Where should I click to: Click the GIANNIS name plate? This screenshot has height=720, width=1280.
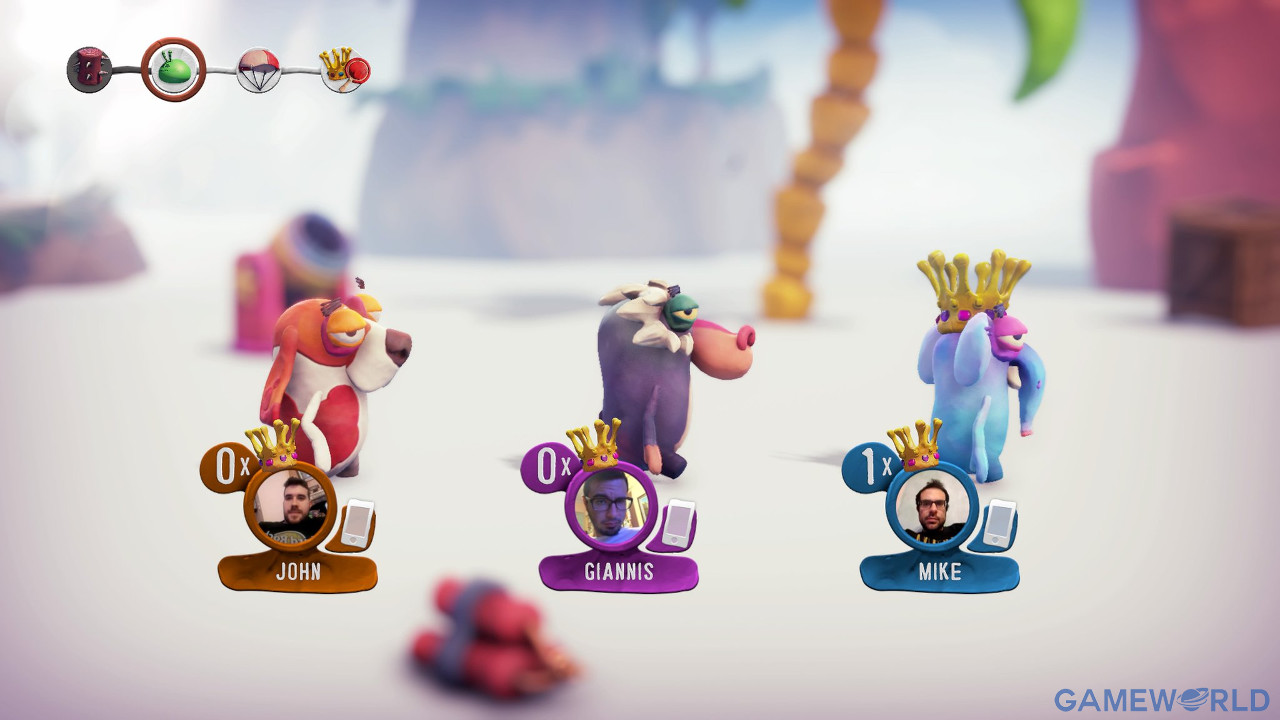[619, 572]
